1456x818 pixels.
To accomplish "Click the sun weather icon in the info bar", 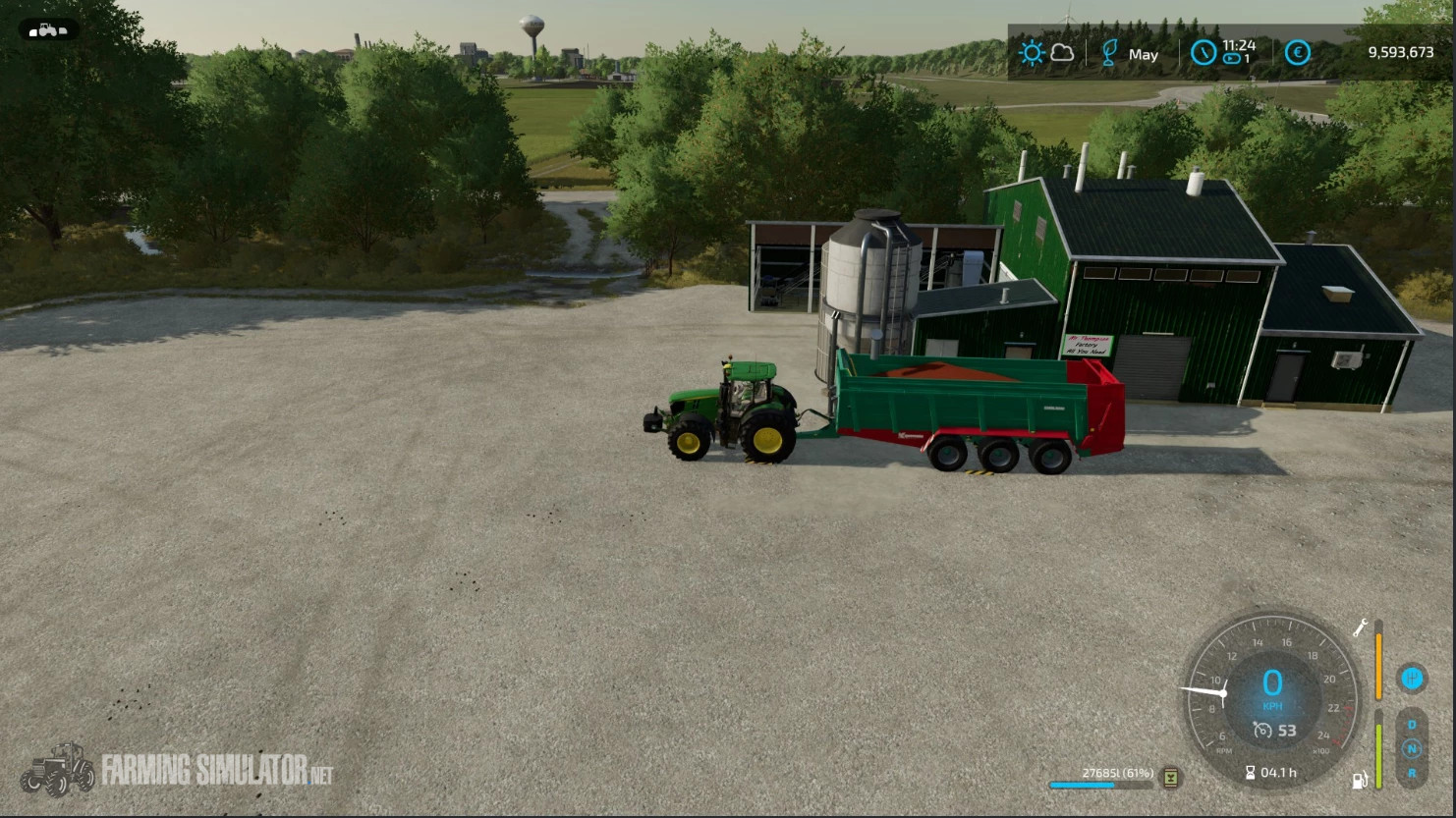I will click(1032, 51).
